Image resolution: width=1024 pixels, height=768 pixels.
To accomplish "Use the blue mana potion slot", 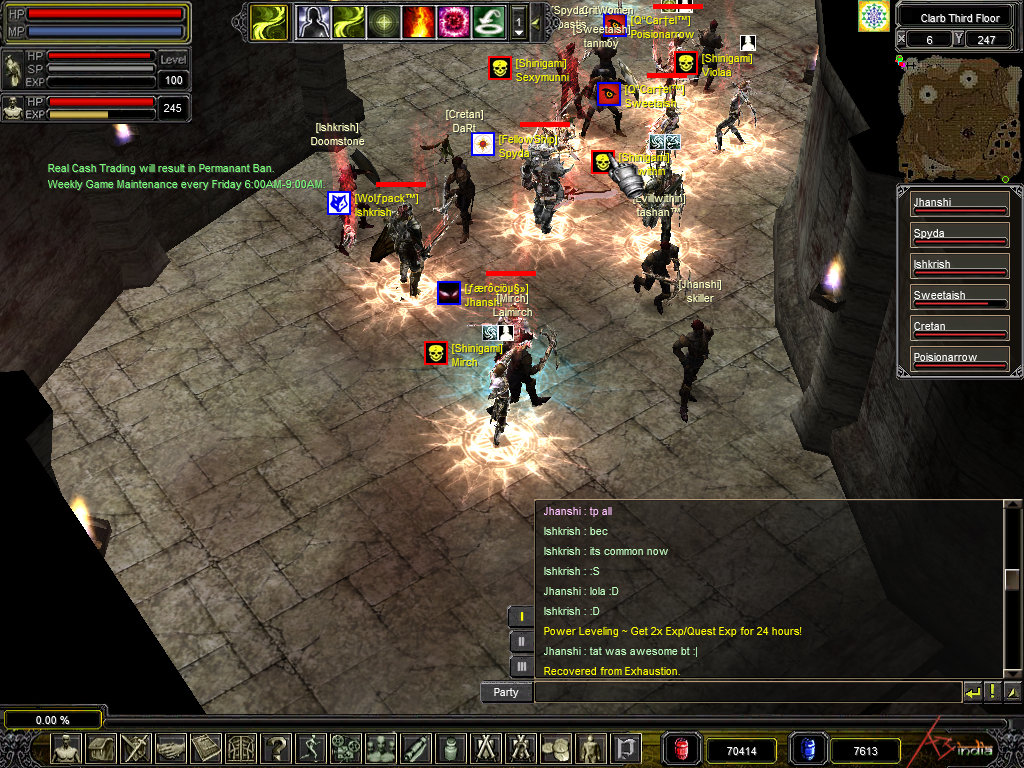I will [808, 749].
